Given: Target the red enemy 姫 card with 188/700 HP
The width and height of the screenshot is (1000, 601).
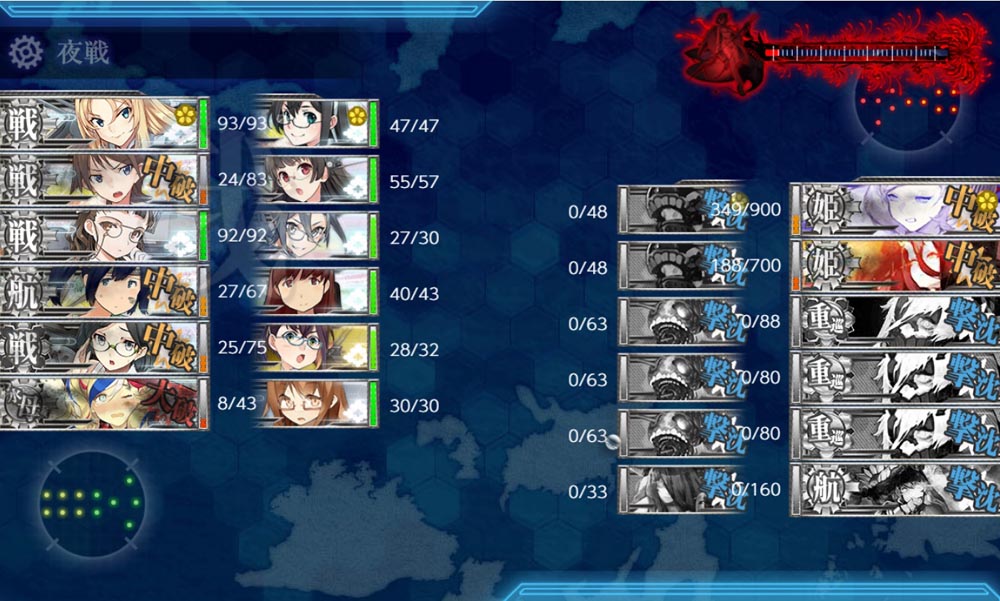Looking at the screenshot, I should click(x=895, y=266).
